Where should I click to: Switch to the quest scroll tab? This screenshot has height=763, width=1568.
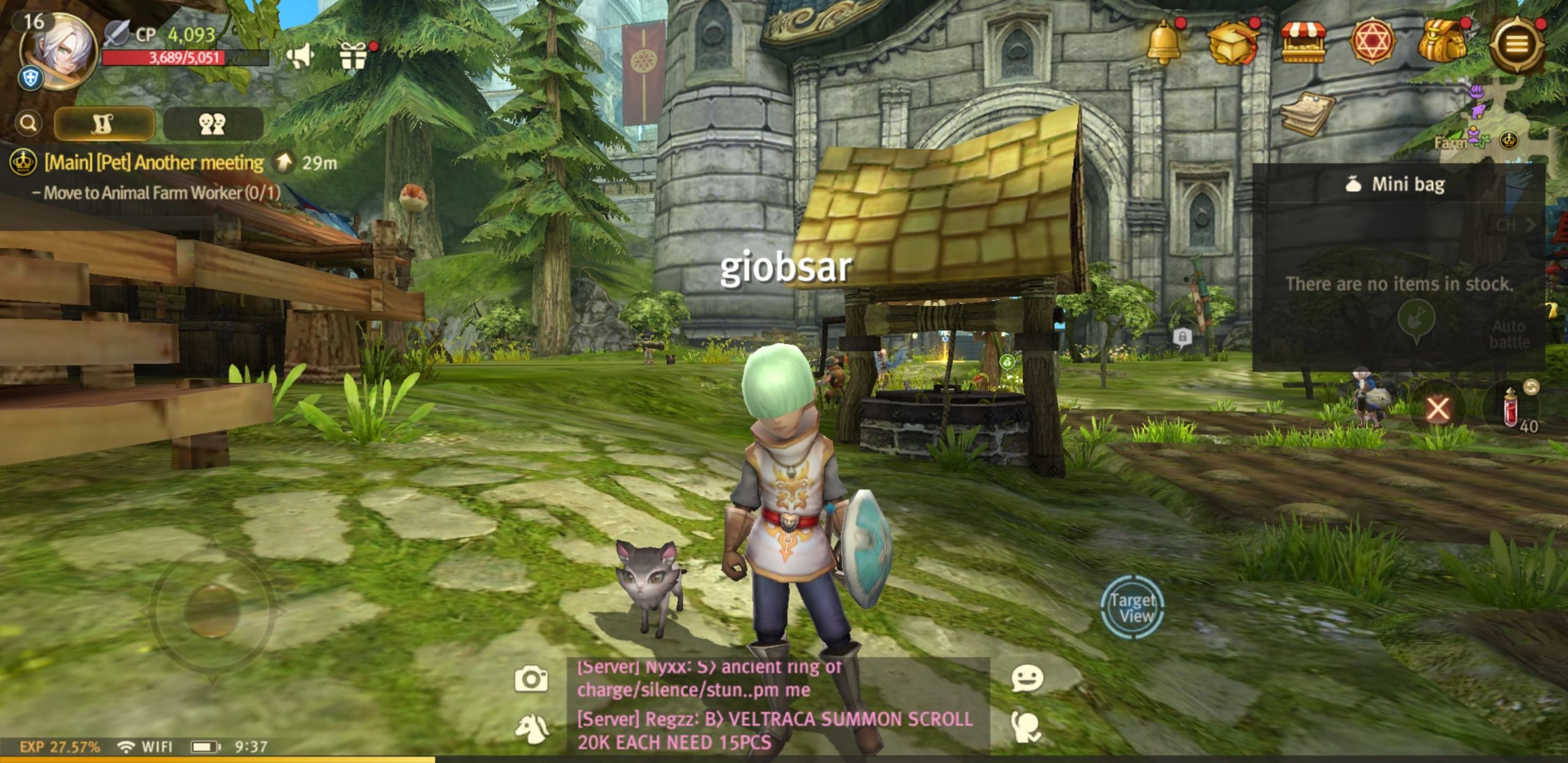[x=104, y=124]
